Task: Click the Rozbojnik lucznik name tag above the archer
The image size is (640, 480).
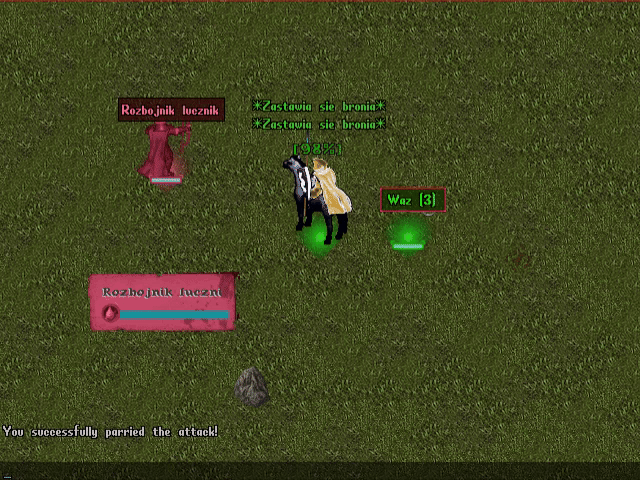Action: [171, 110]
